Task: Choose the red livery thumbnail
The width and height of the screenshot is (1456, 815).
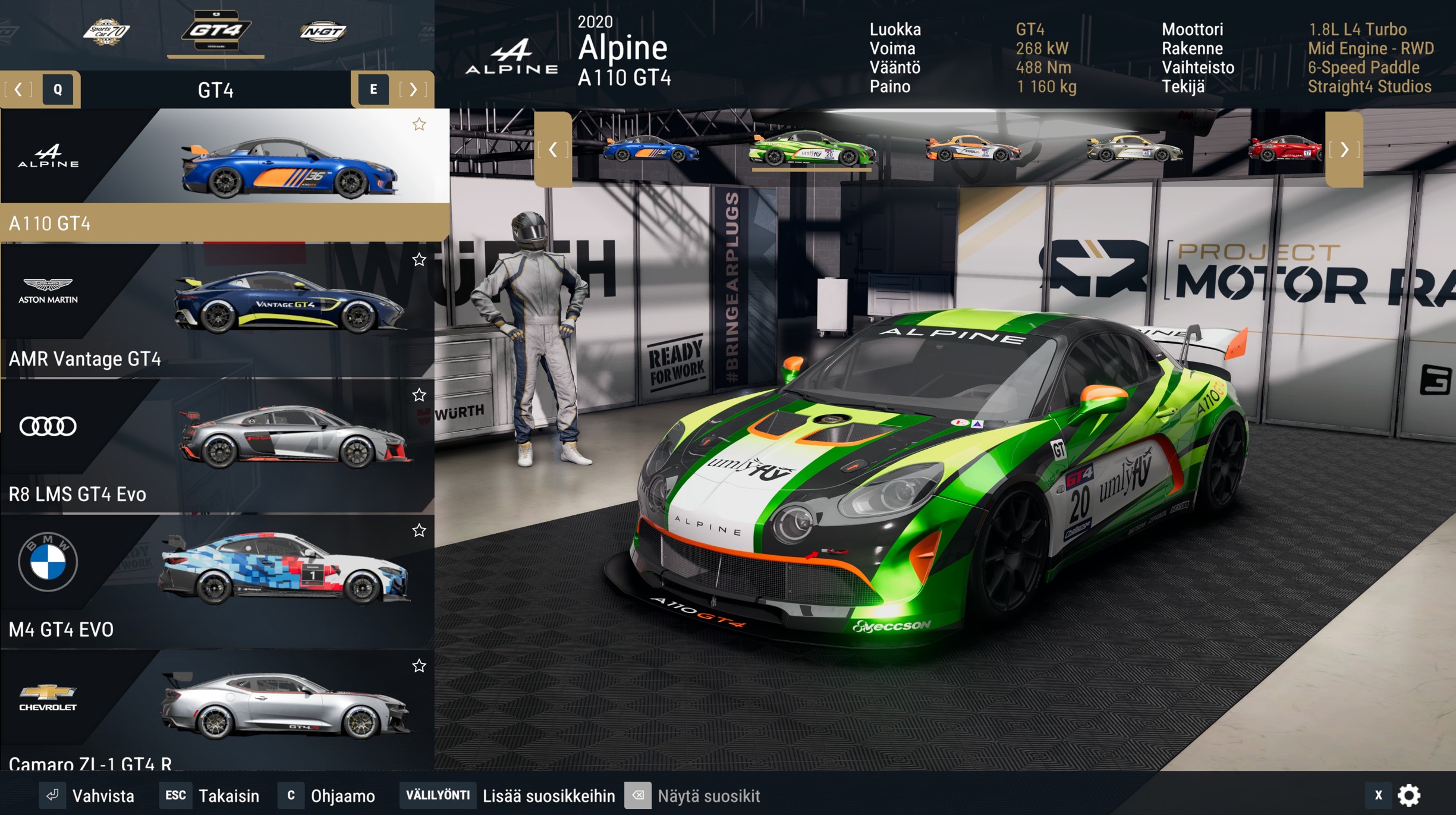Action: (x=1284, y=149)
